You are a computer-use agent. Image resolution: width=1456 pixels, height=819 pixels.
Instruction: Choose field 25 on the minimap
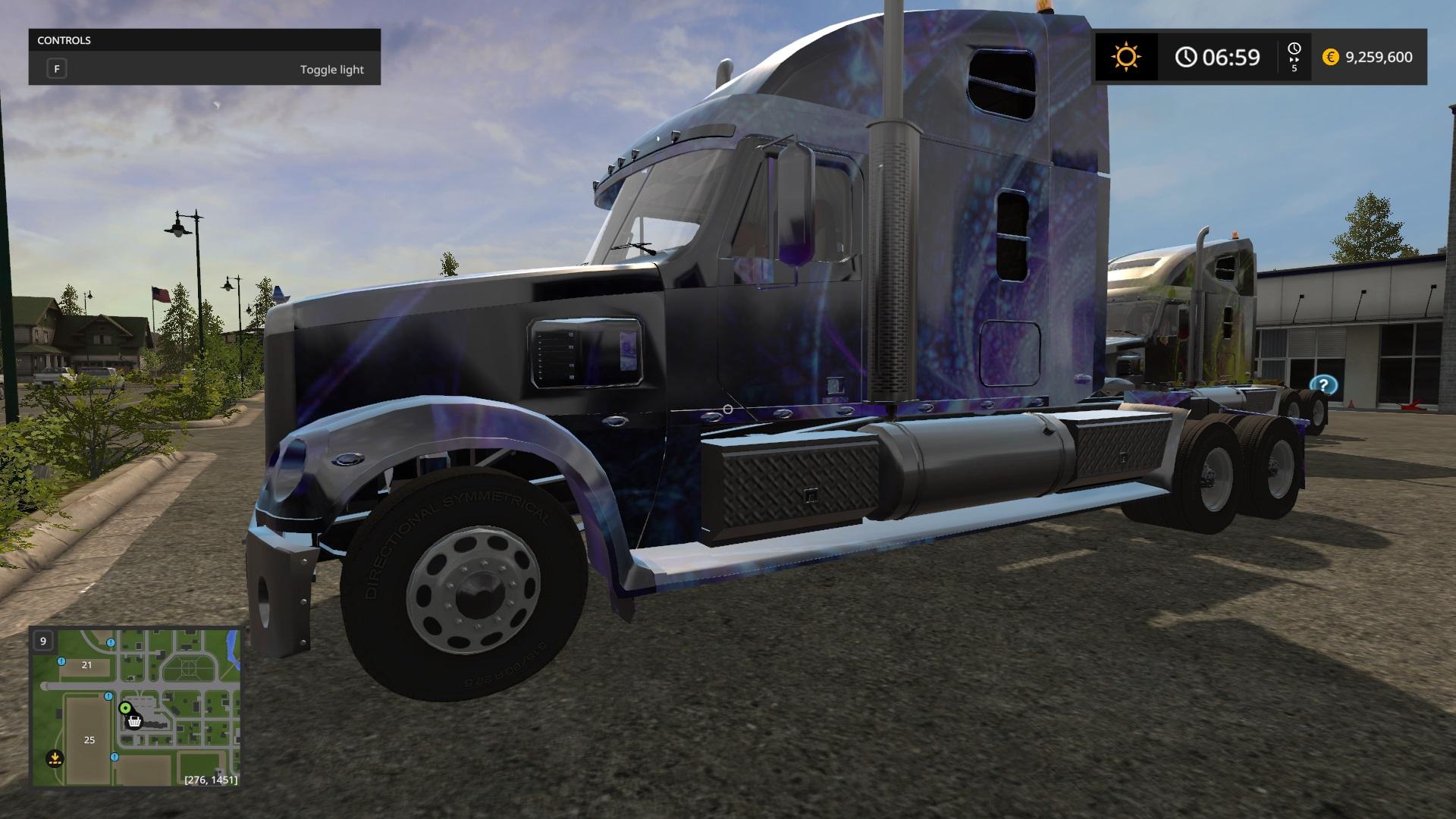click(x=89, y=739)
